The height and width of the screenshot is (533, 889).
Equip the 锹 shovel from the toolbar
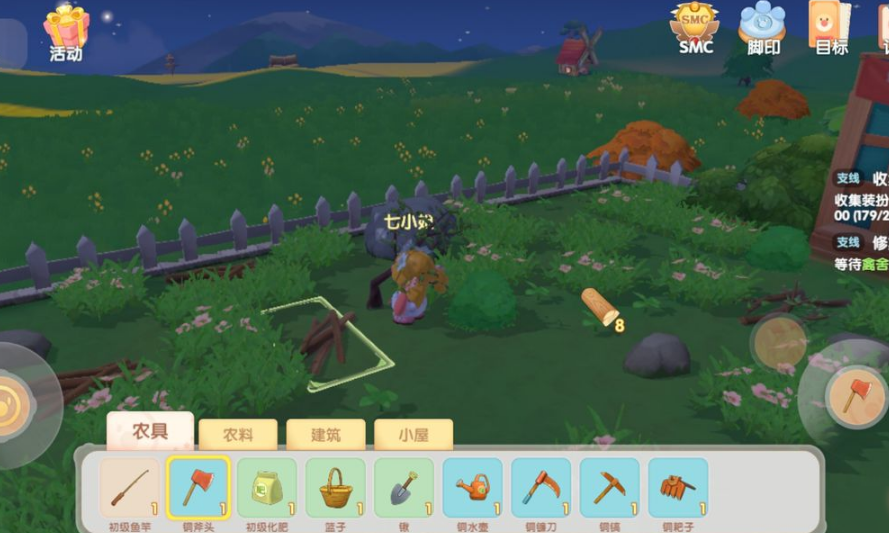point(404,488)
